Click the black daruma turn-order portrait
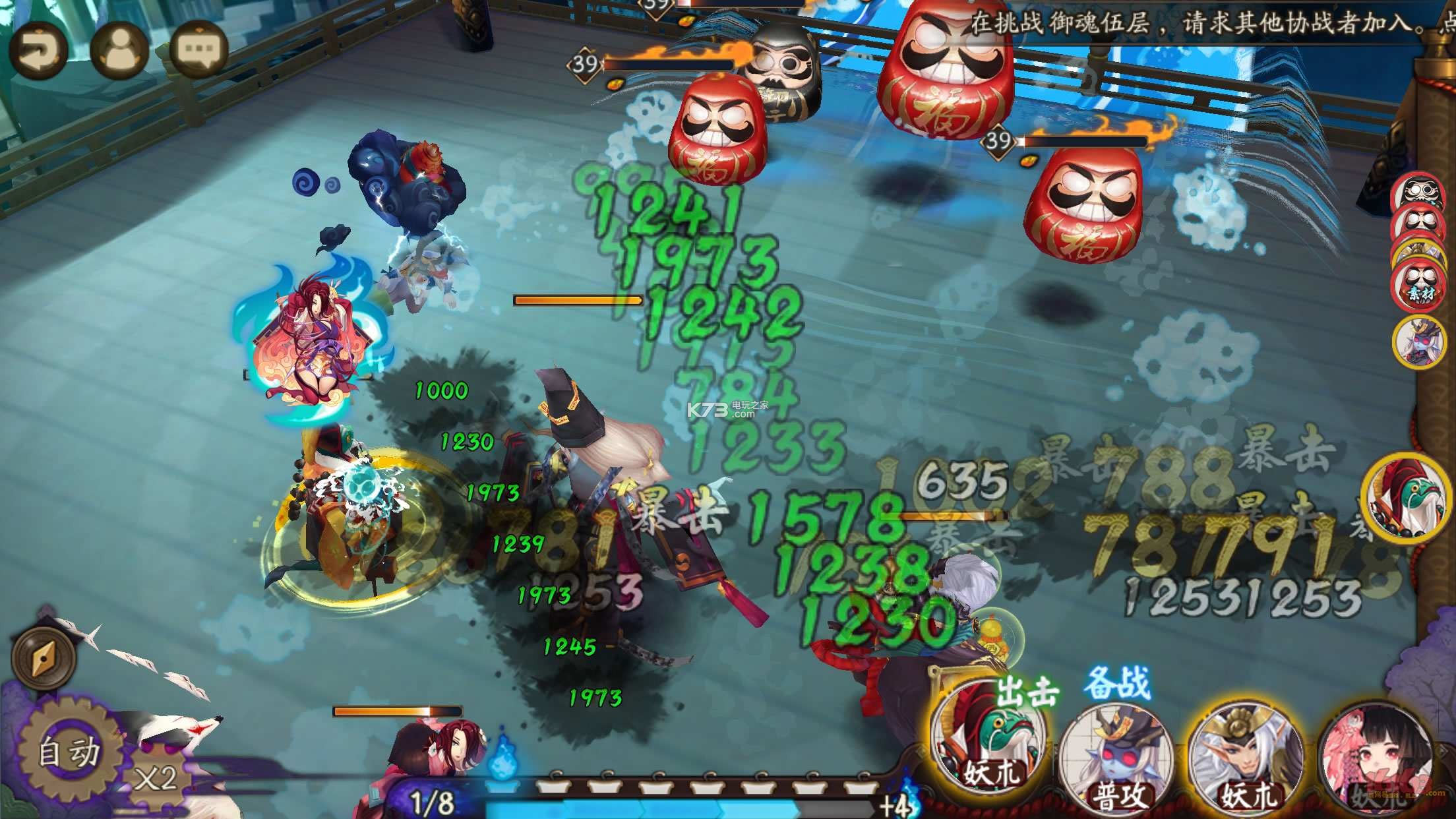The image size is (1456, 819). 1418,192
